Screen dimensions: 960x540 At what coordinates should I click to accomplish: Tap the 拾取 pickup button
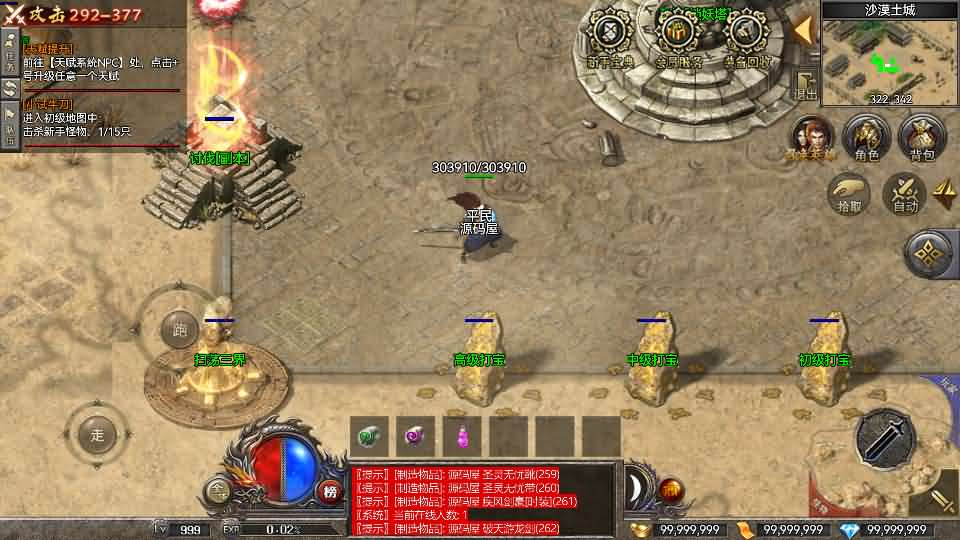[x=849, y=192]
